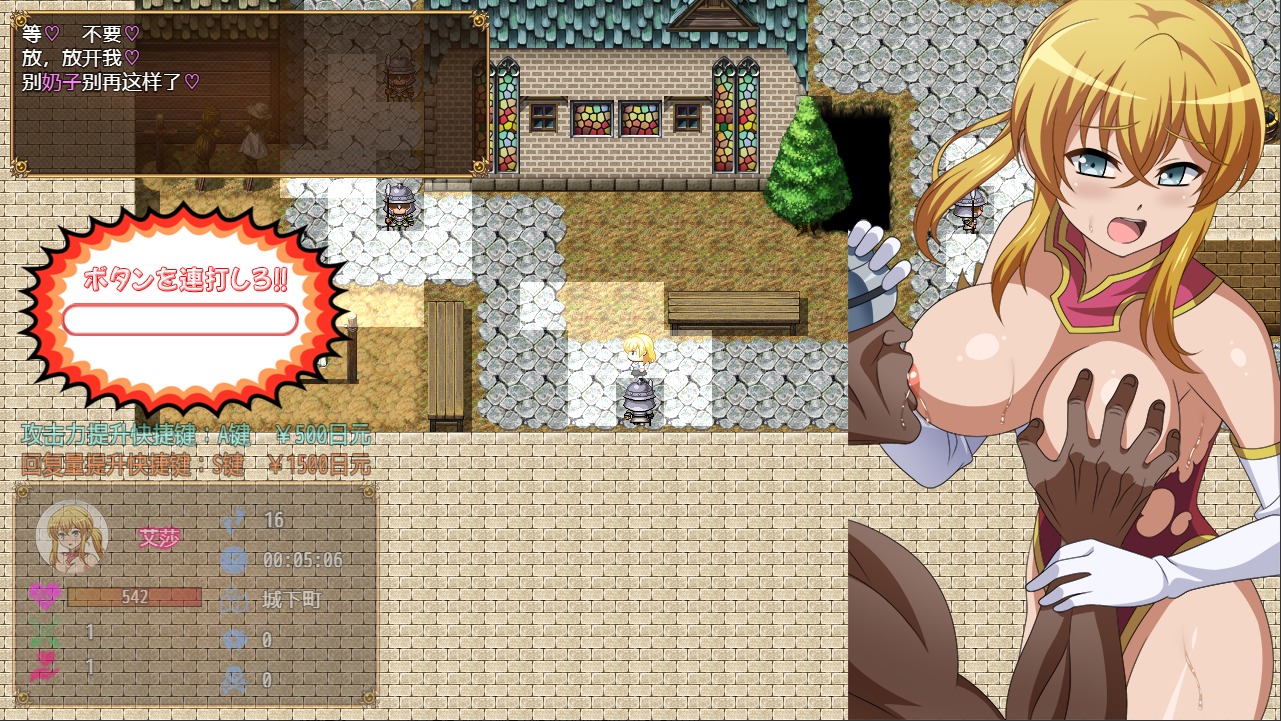Select the blue skull counter icon
This screenshot has width=1281, height=721.
[x=236, y=678]
